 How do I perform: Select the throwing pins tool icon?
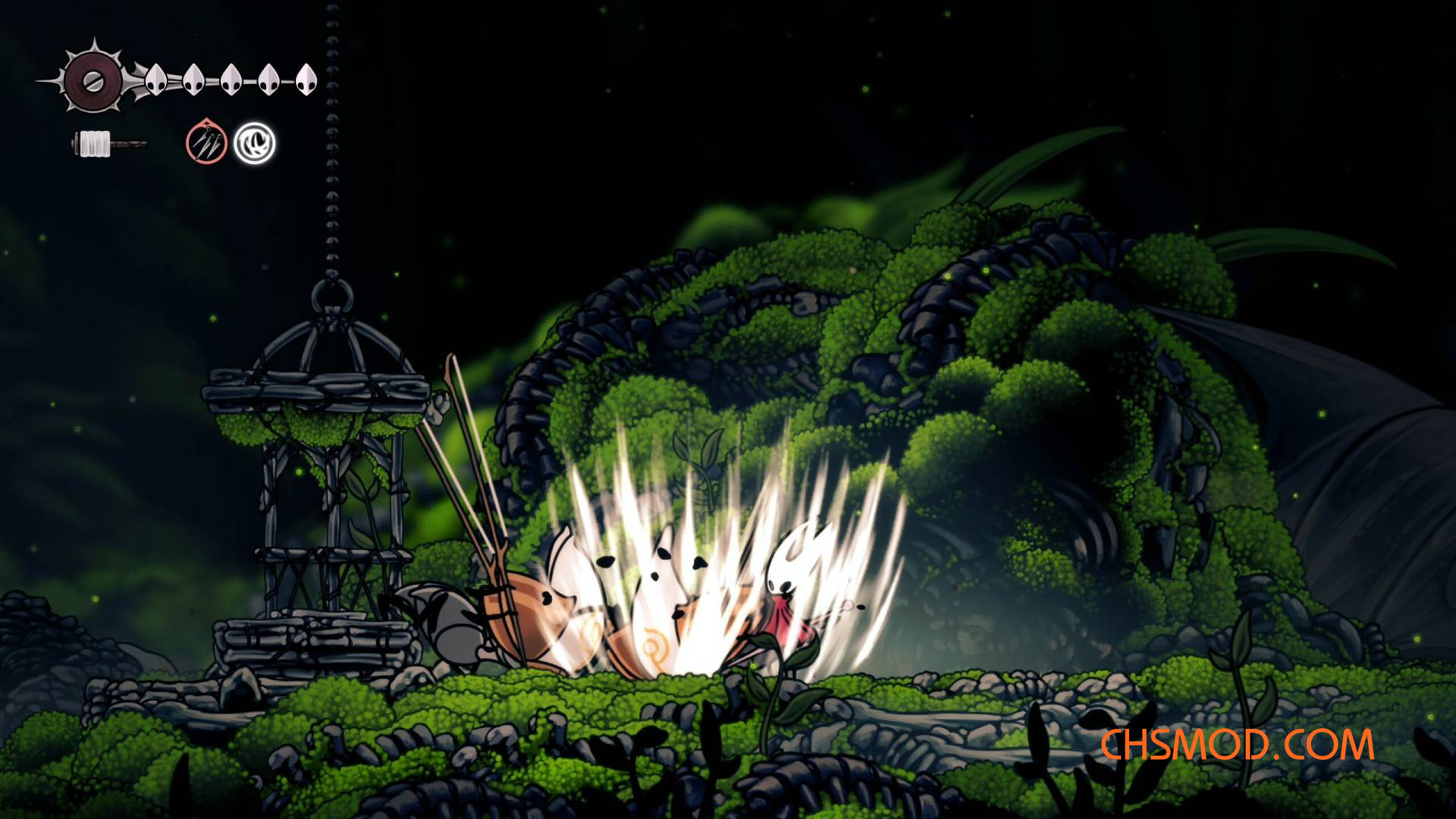(x=206, y=143)
